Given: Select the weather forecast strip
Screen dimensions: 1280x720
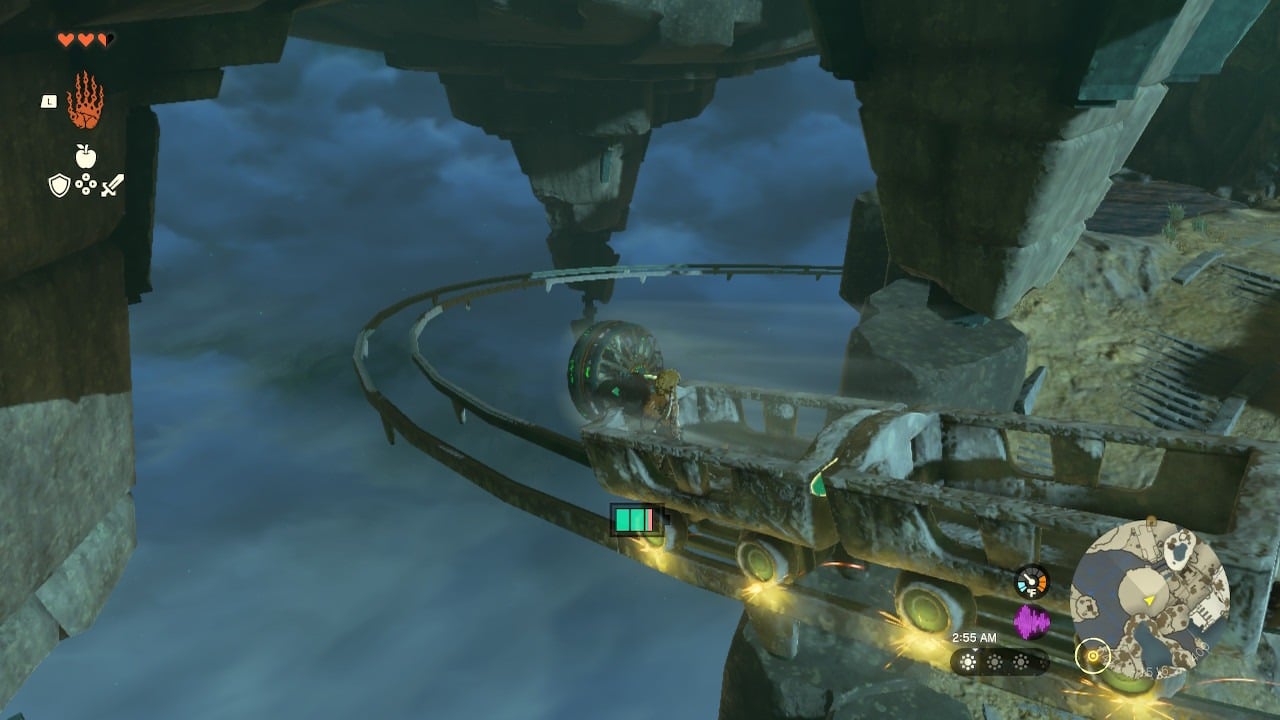Looking at the screenshot, I should (x=998, y=661).
